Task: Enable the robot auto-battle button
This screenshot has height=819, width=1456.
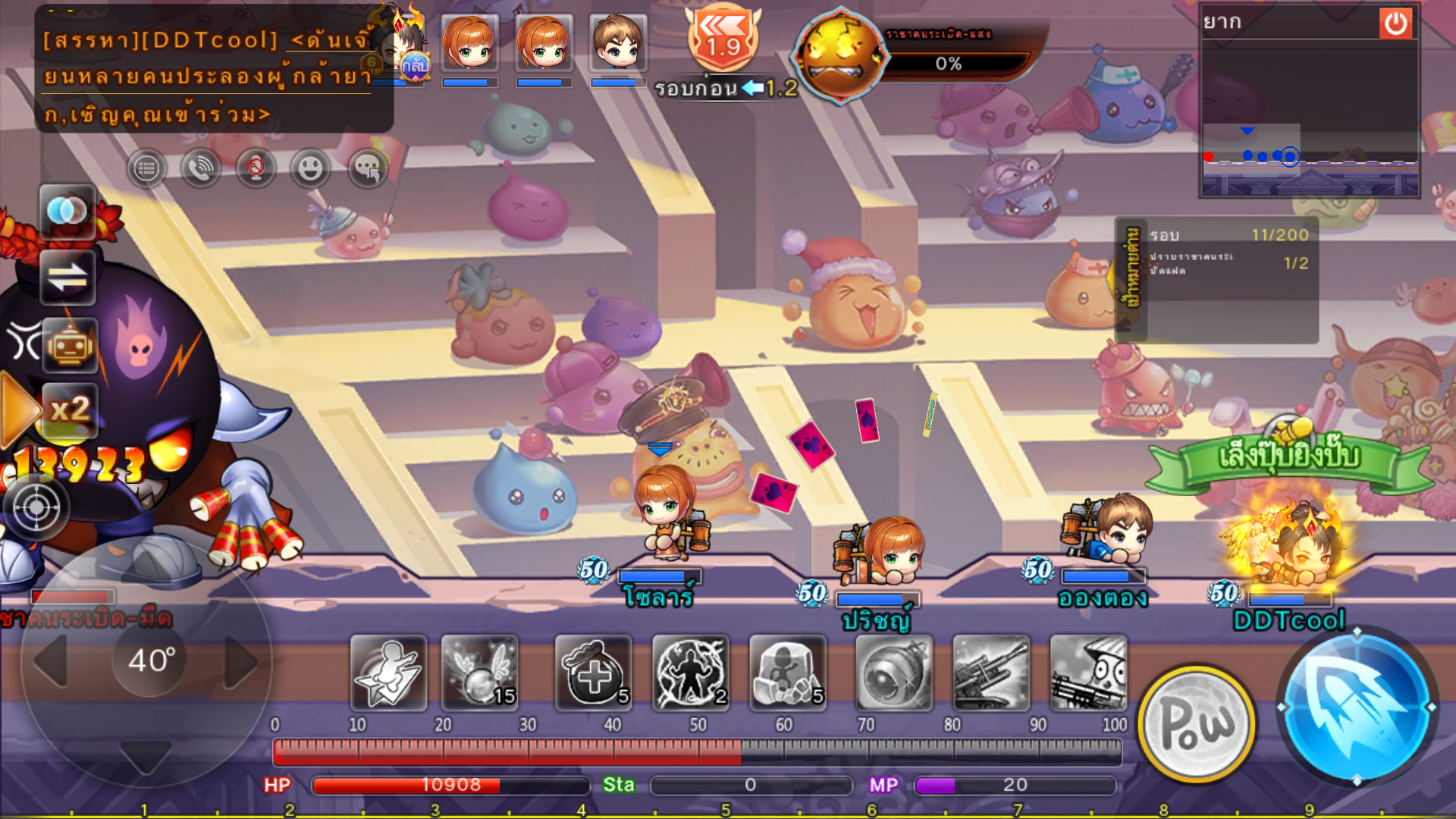Action: (69, 346)
